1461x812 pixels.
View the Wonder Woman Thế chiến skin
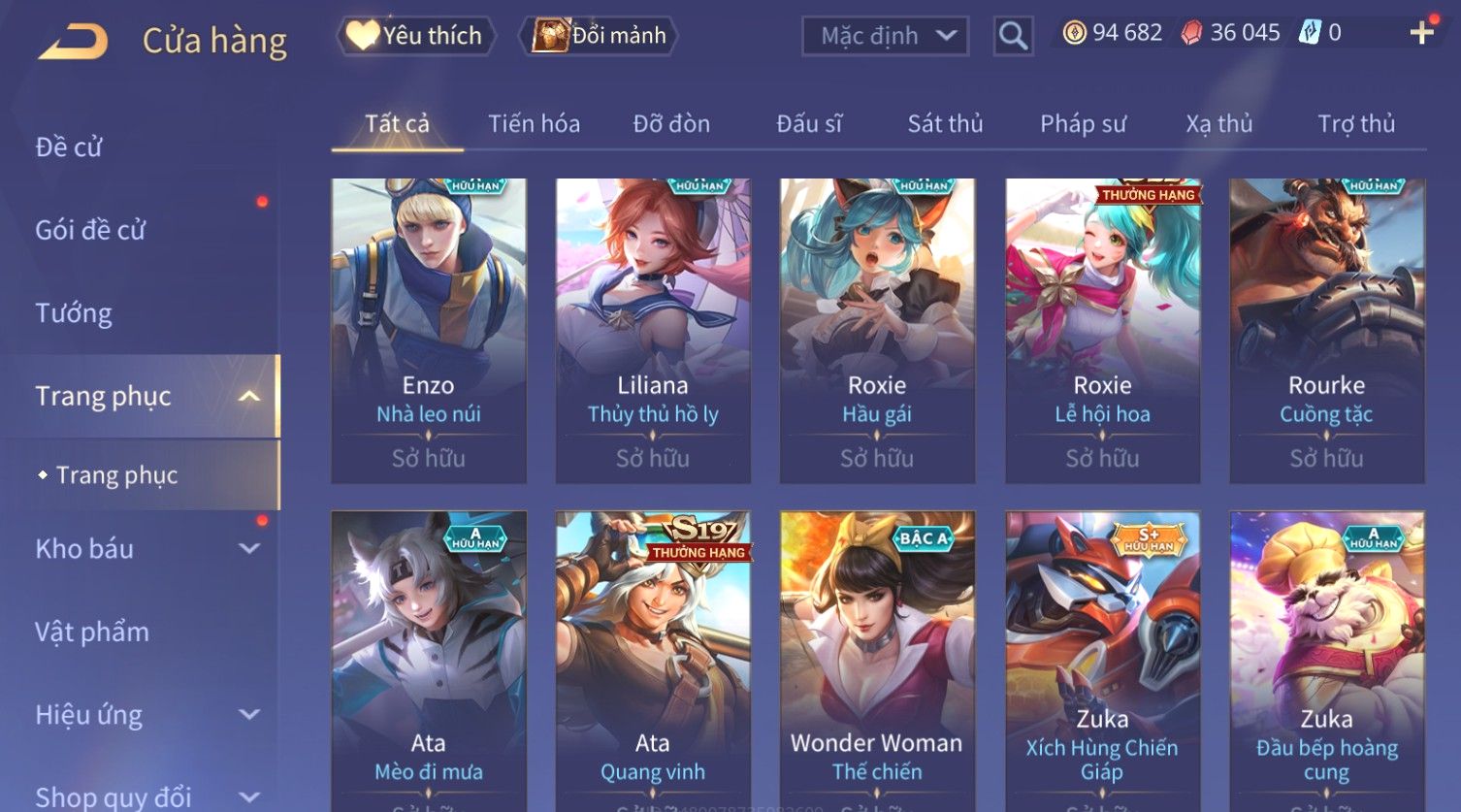point(877,660)
